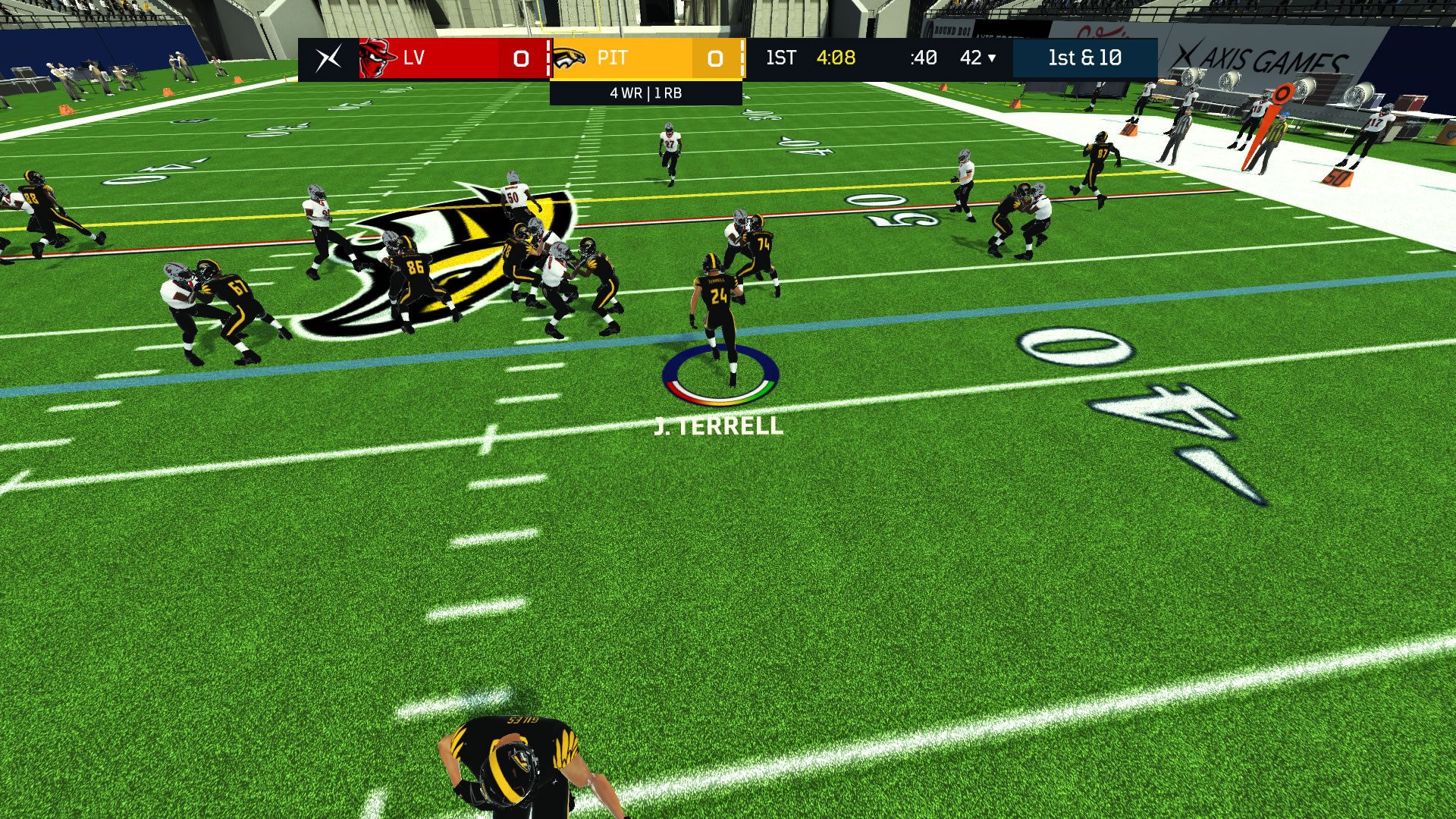The width and height of the screenshot is (1456, 819).
Task: Click the 4 WR | 1 RB formation label
Action: [x=645, y=94]
